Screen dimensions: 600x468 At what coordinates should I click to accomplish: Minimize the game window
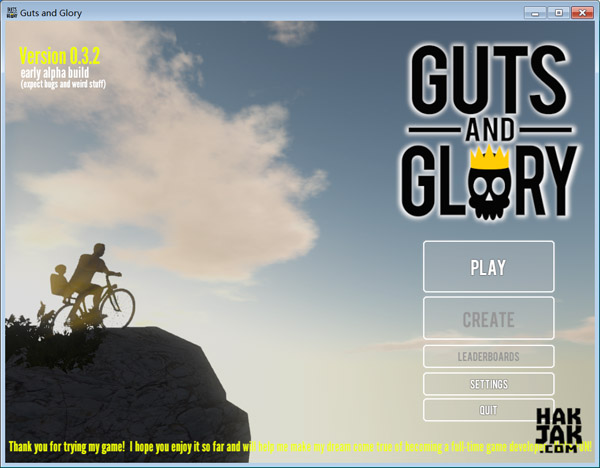[x=538, y=12]
